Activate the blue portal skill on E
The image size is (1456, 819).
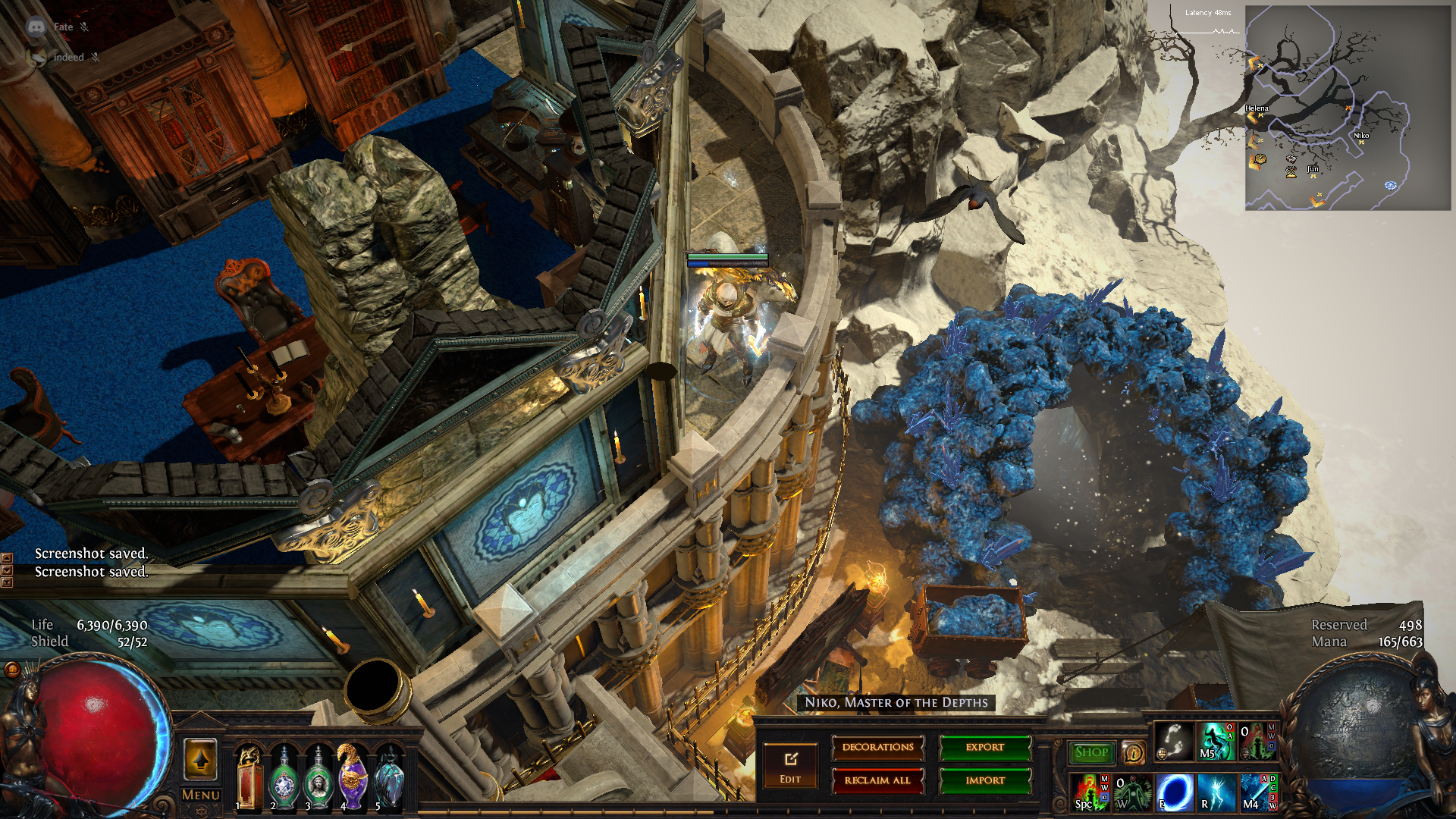(x=1174, y=792)
